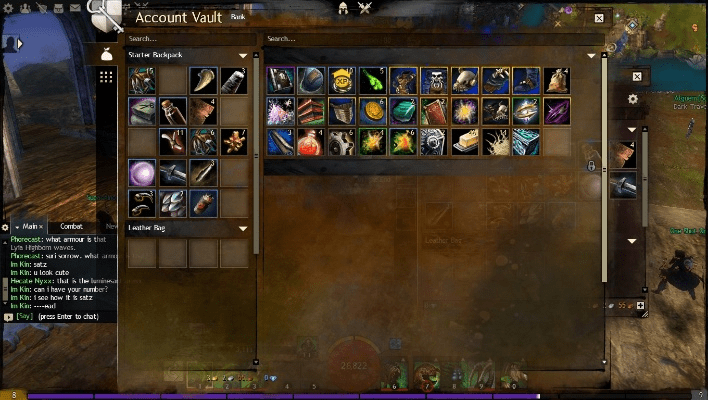
Task: Click the inventory search field
Action: 186,38
